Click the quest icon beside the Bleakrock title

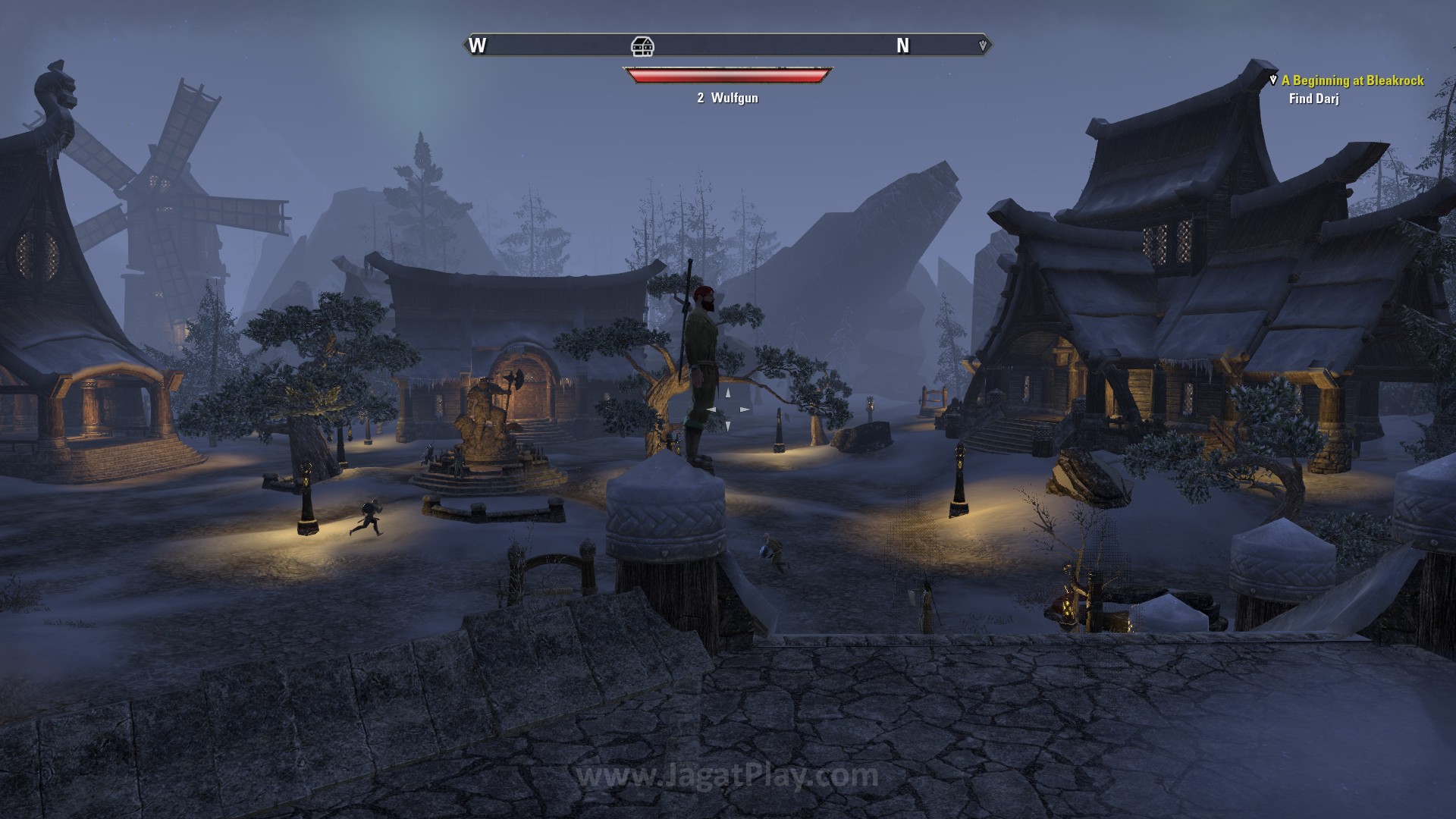pos(1273,80)
